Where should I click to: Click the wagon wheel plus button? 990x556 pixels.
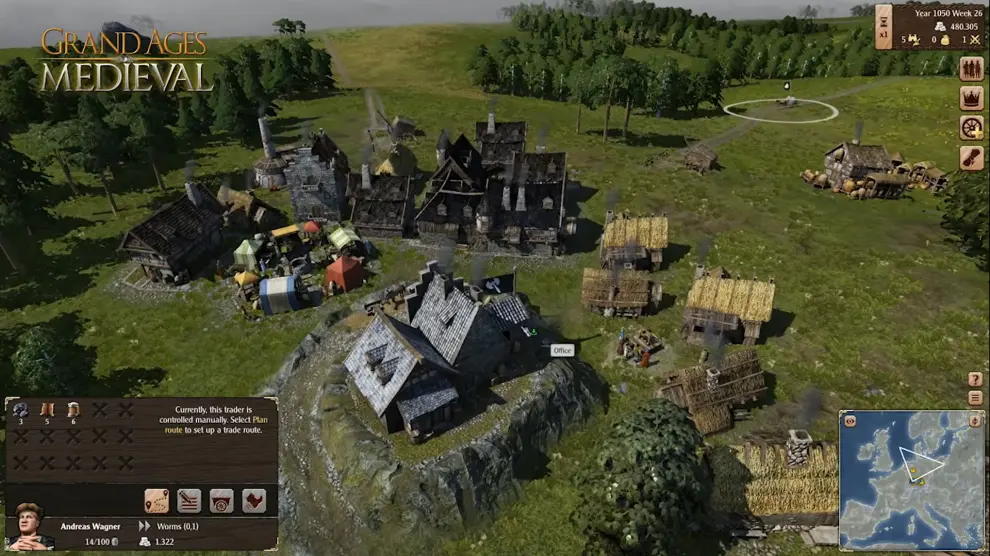click(971, 128)
